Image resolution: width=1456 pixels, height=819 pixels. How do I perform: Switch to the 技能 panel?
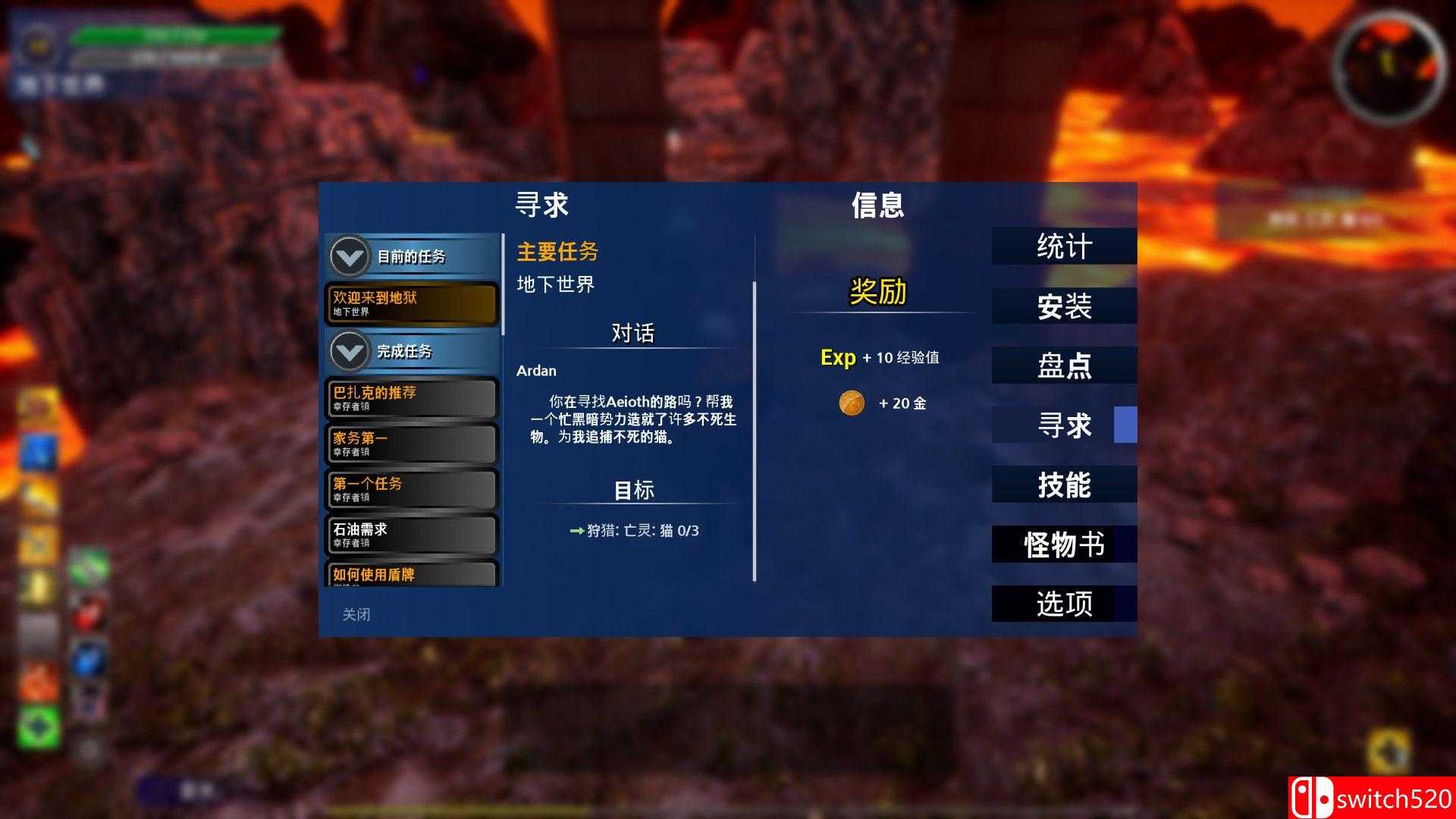(x=1065, y=484)
